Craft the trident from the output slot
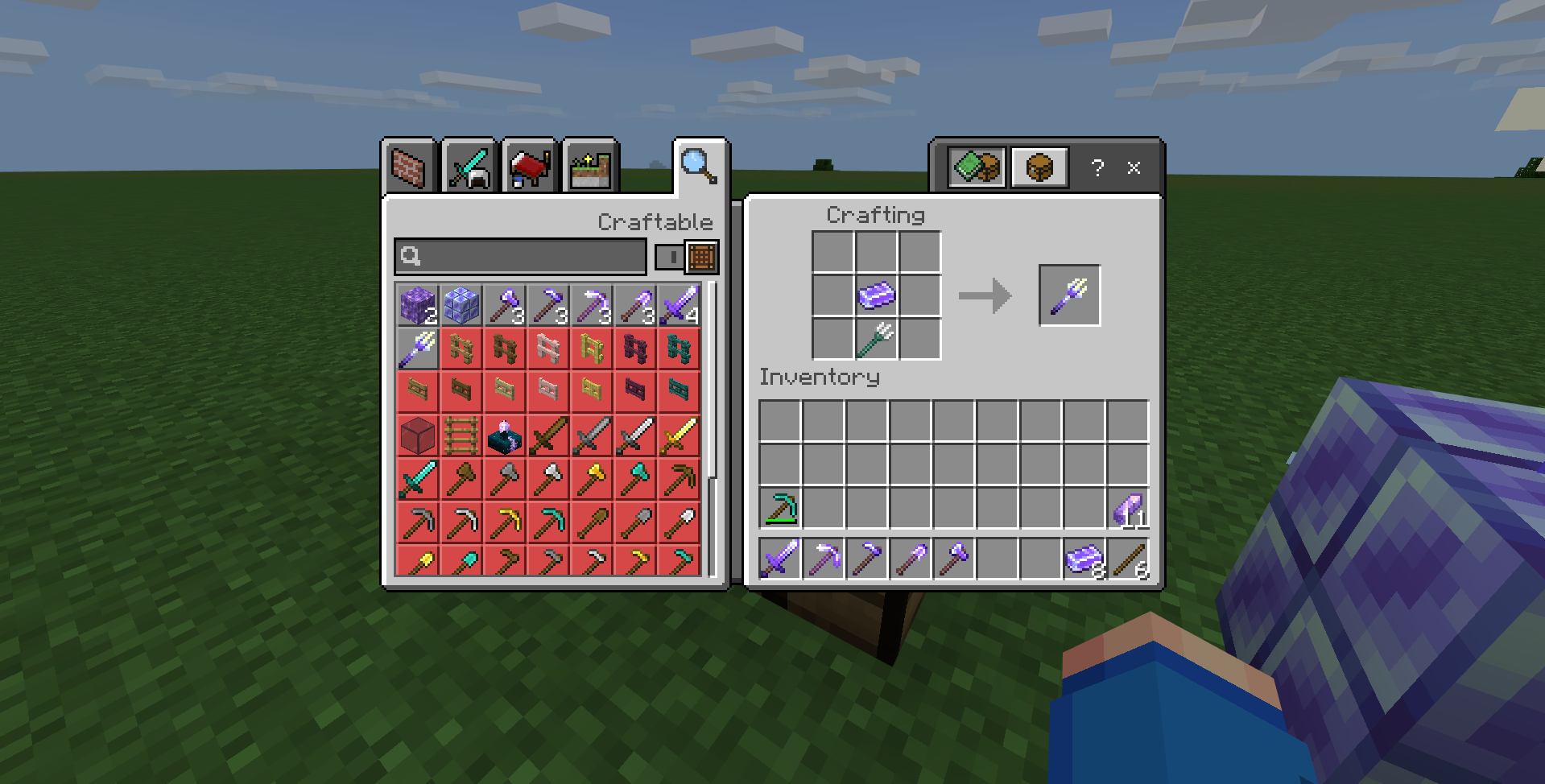 pos(1069,294)
